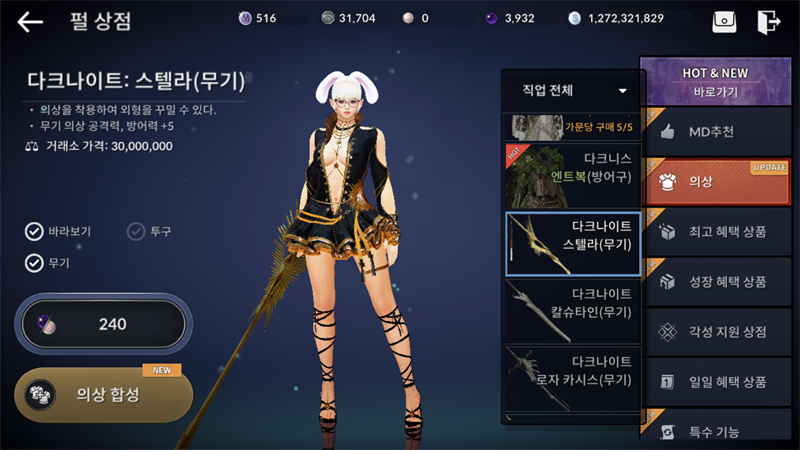Choose 다크나이트 칼슈타인(무기) item
Screen dimensions: 800x450
tap(573, 309)
